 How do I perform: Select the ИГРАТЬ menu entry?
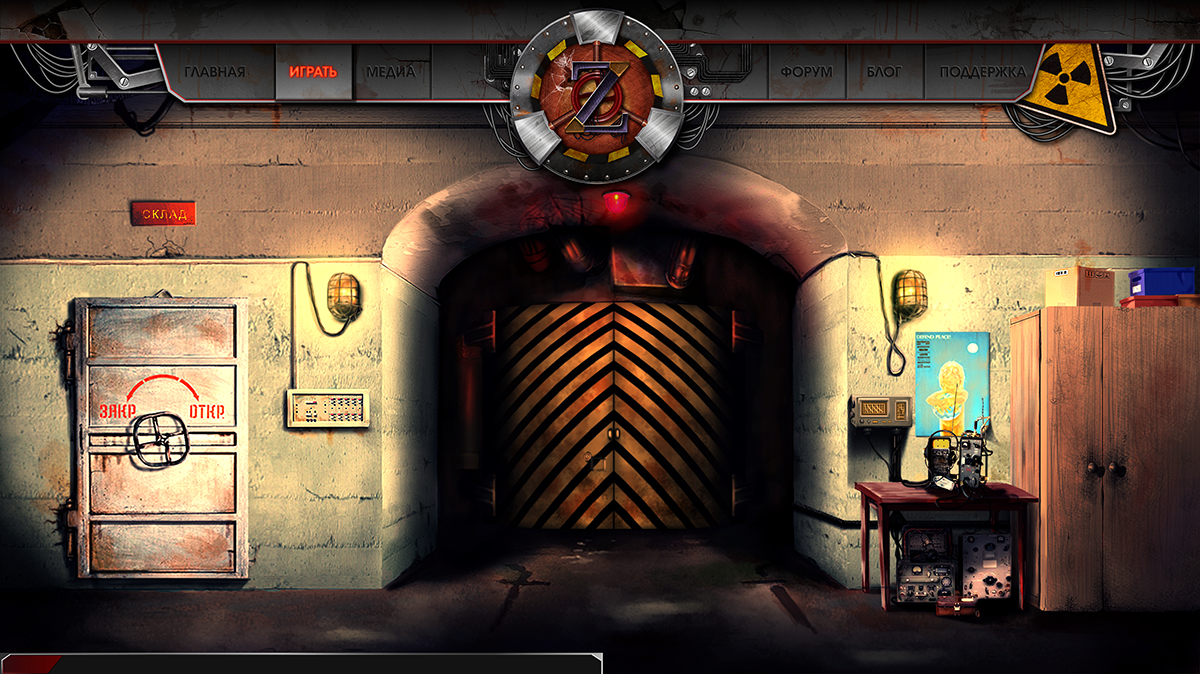click(313, 72)
